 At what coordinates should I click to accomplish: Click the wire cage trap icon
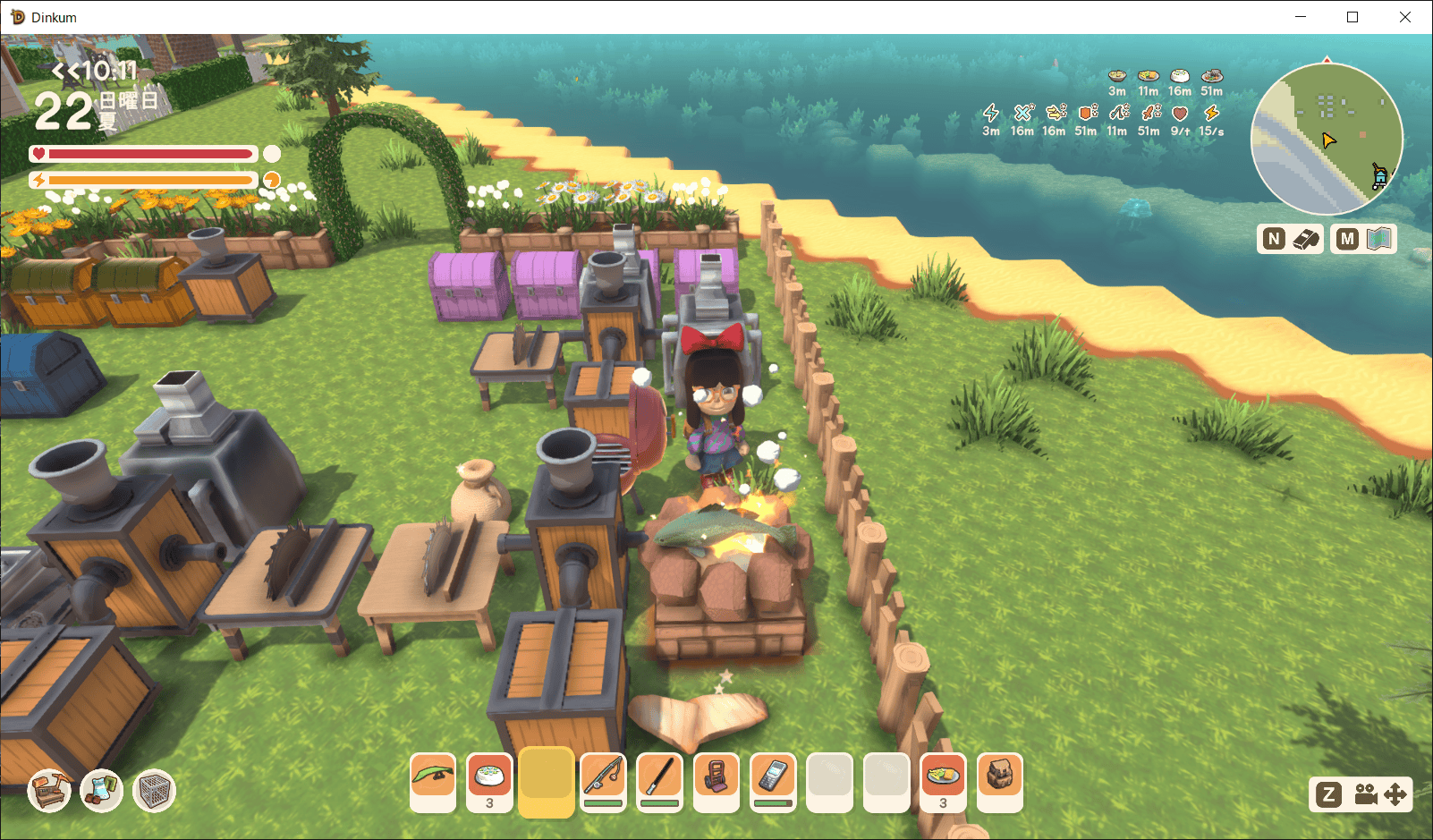click(x=154, y=791)
